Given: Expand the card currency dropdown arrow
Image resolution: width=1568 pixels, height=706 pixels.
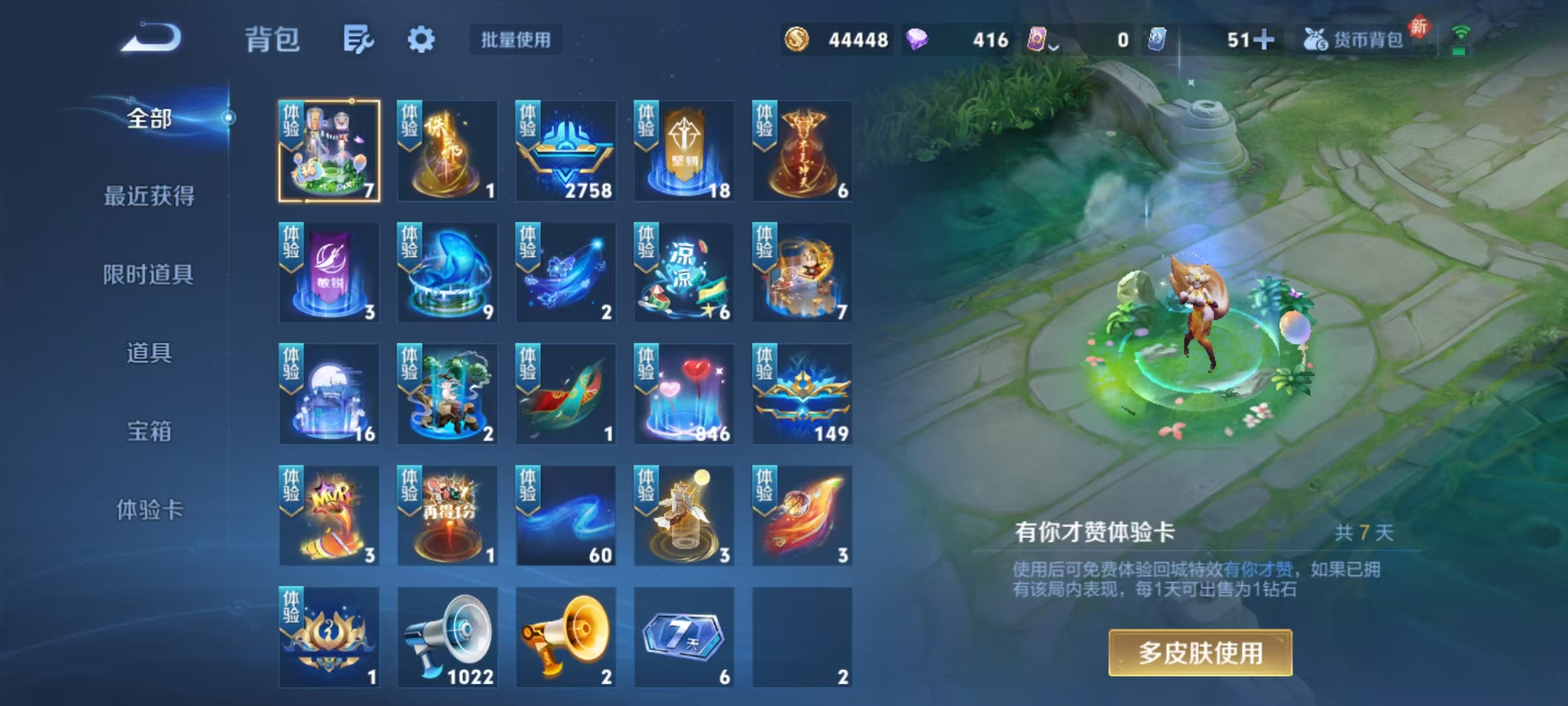Looking at the screenshot, I should (1054, 44).
